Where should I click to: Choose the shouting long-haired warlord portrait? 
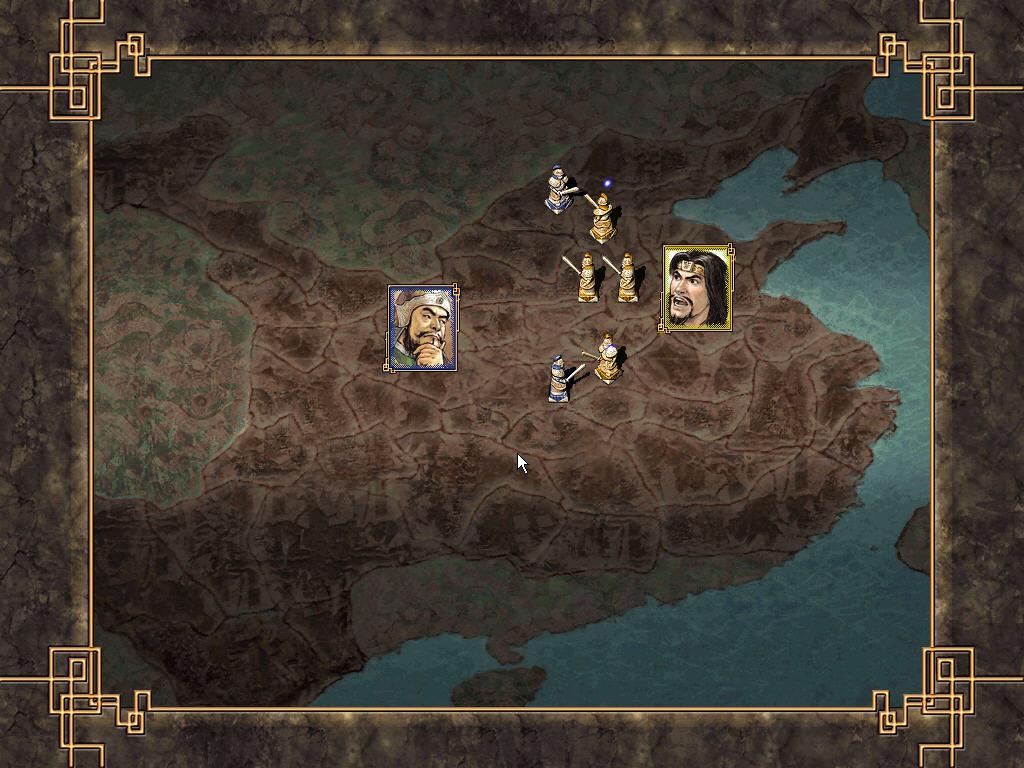(697, 288)
